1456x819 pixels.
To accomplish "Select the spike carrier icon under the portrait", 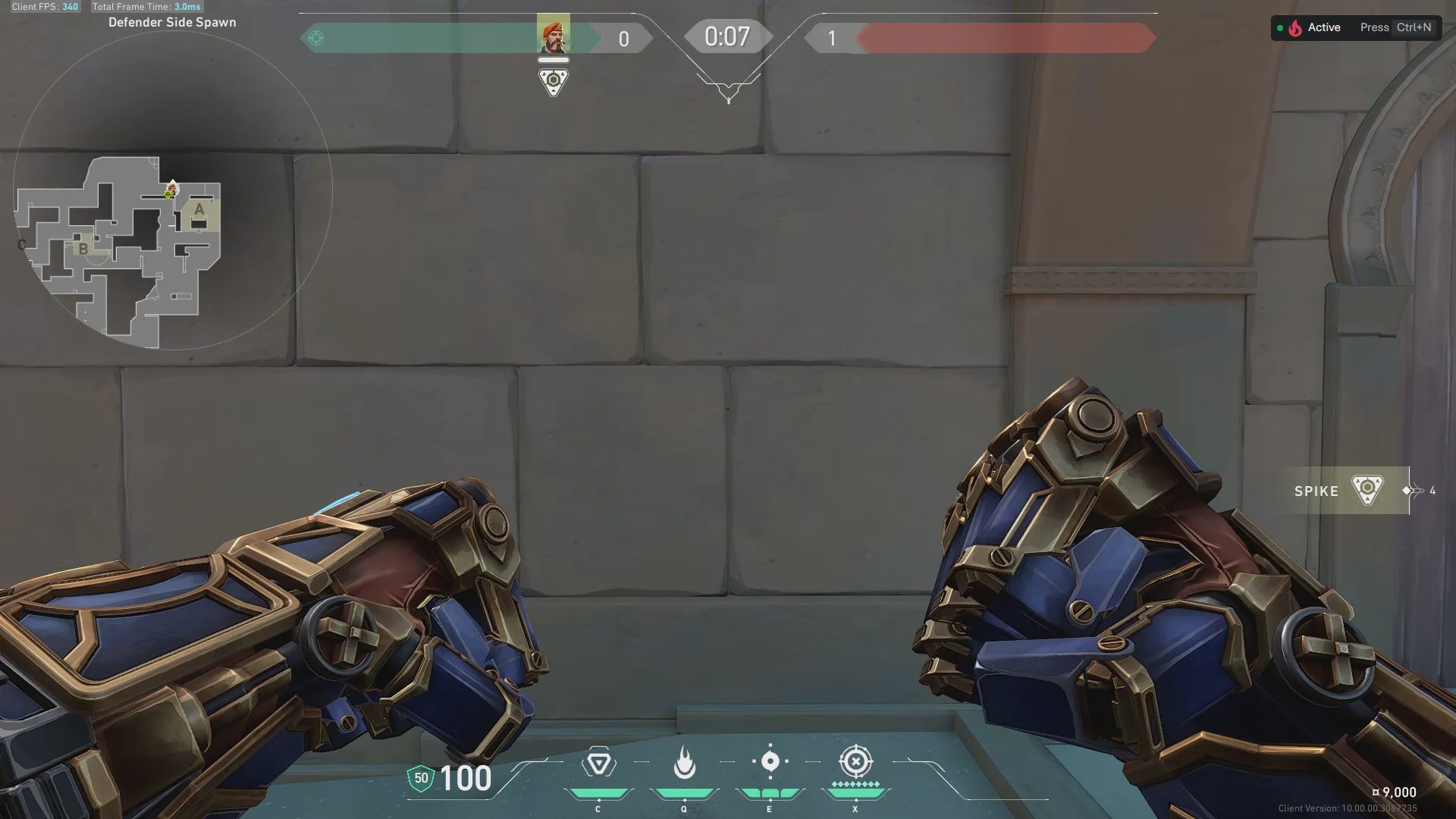I will [553, 81].
